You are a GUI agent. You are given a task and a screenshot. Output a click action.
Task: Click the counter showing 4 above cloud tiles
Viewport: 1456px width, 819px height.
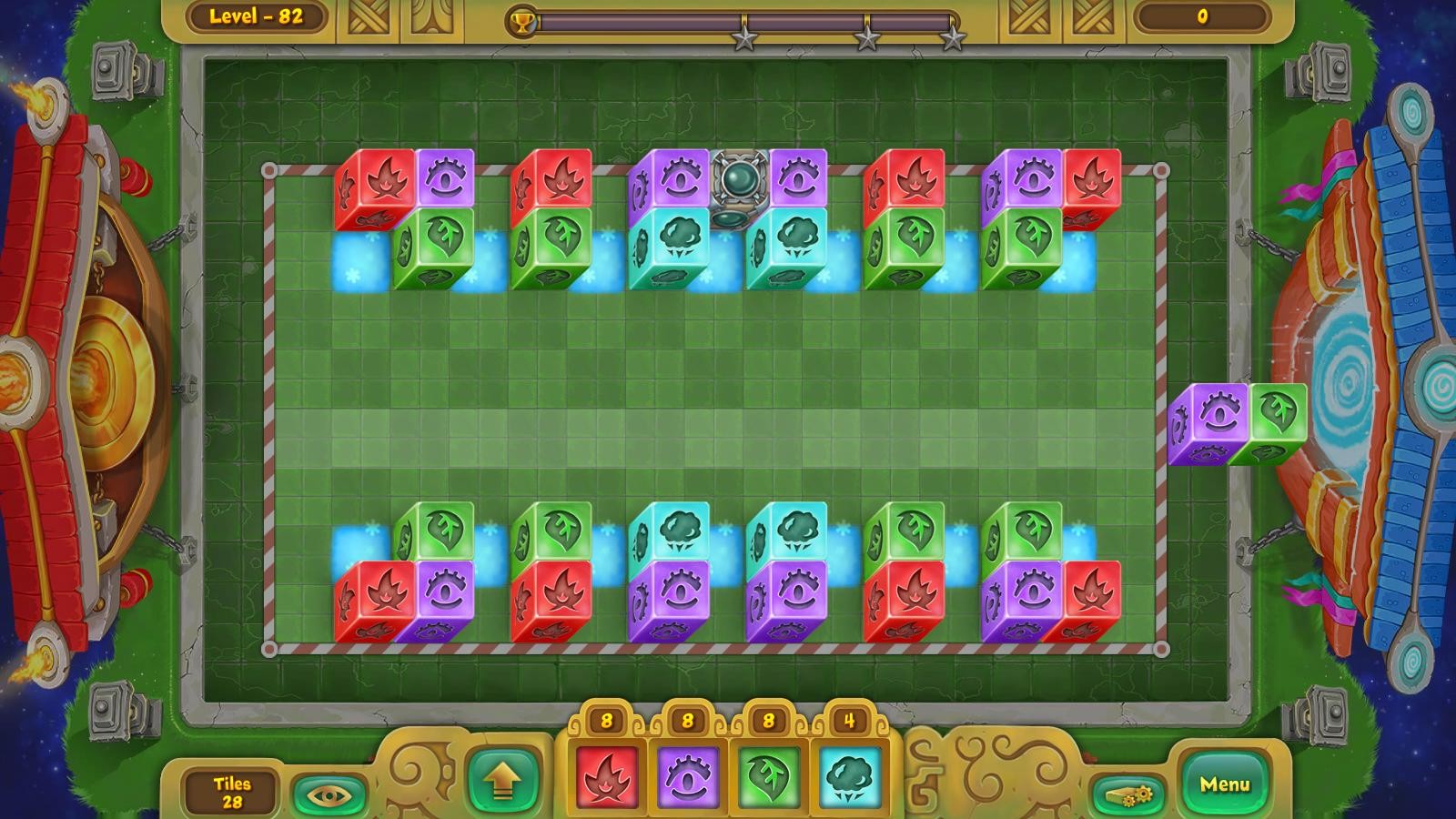click(850, 719)
